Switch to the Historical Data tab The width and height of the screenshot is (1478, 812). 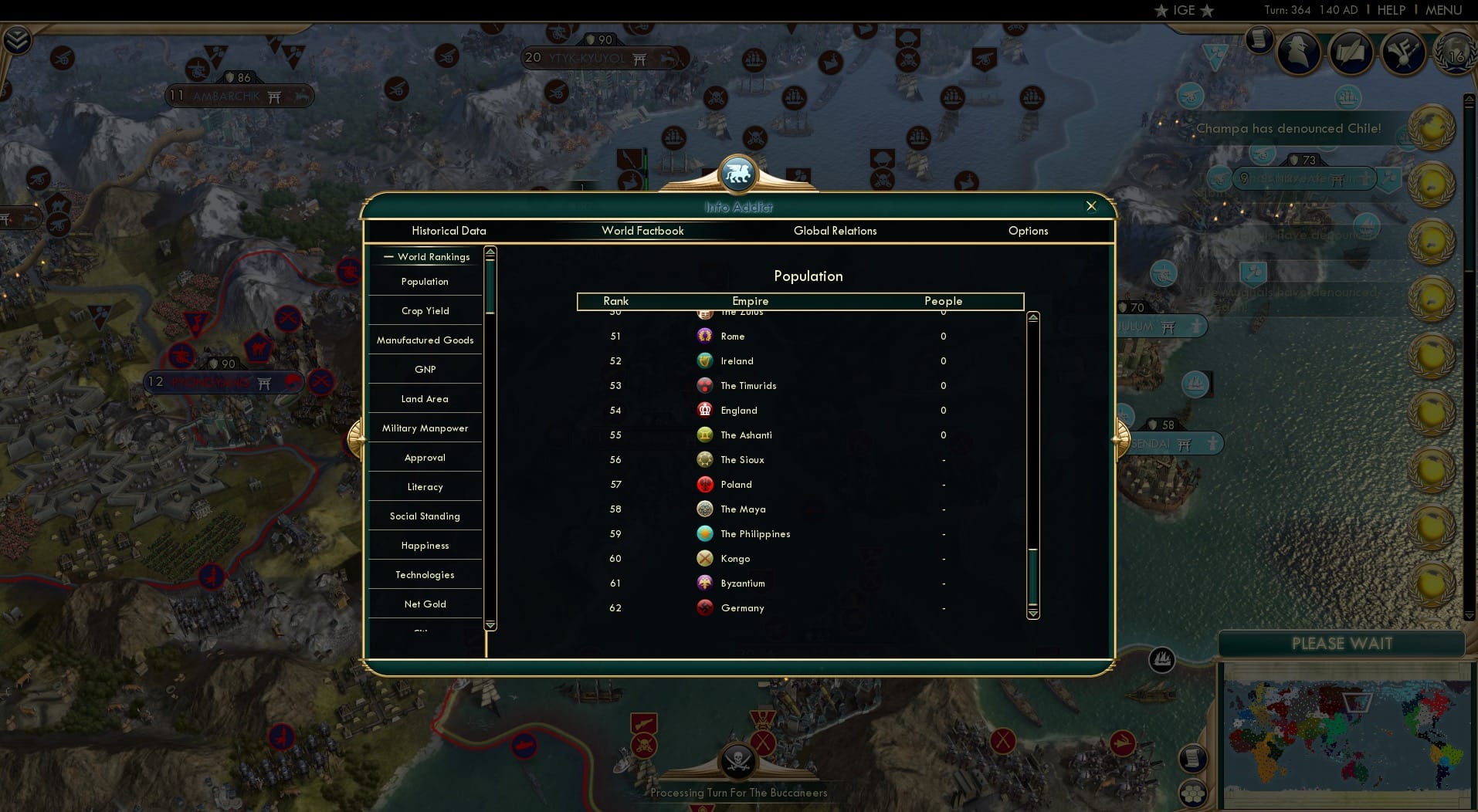(x=449, y=231)
